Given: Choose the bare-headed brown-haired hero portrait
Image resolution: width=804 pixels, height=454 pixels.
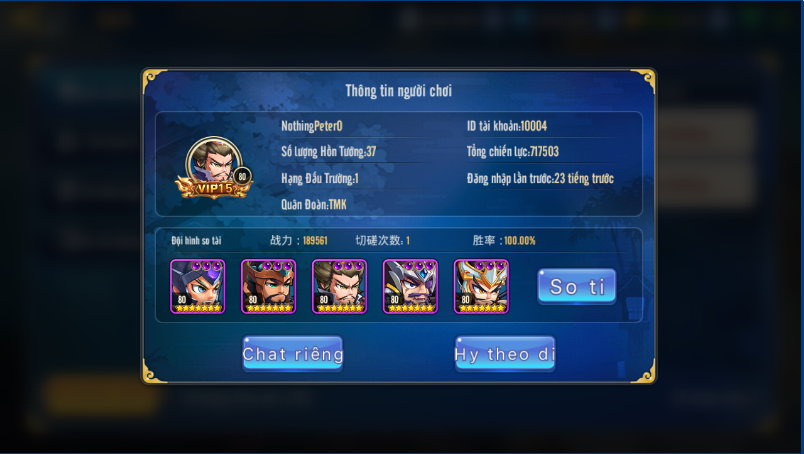Looking at the screenshot, I should (x=339, y=286).
